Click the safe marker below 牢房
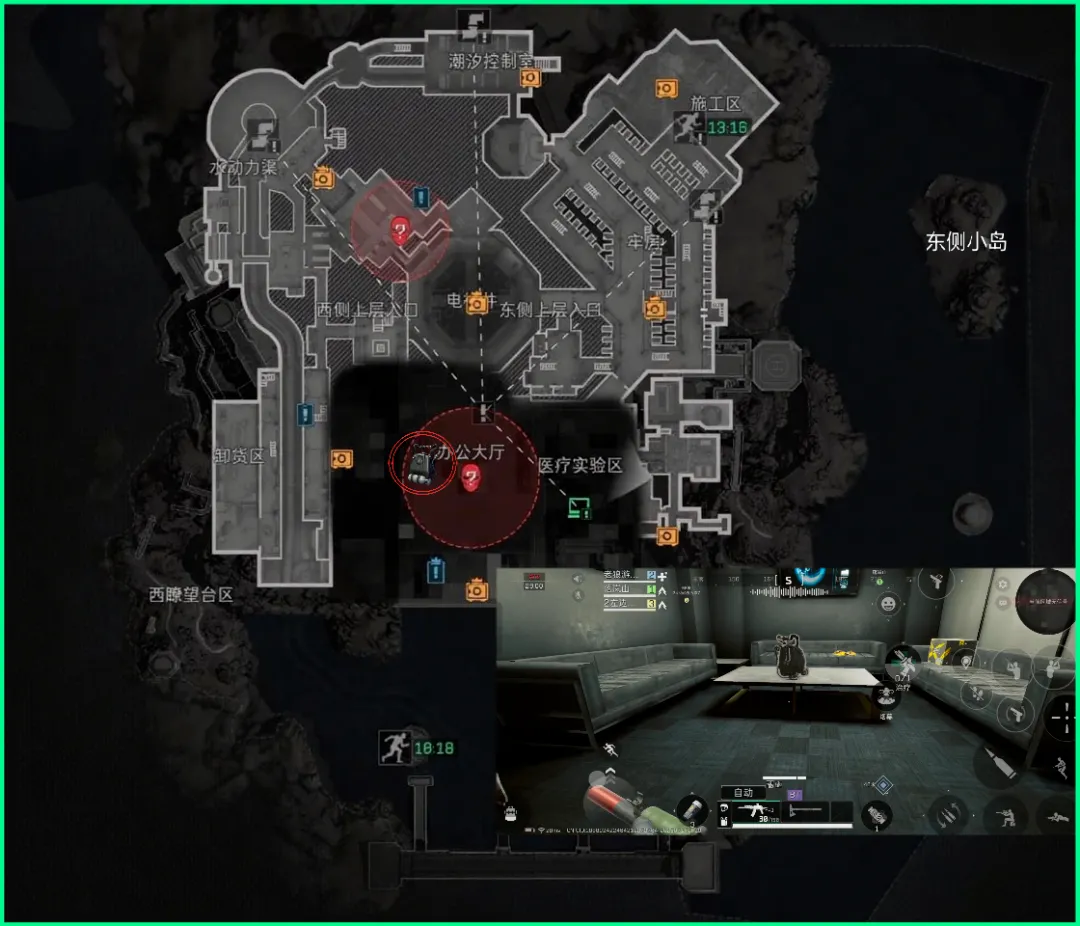The width and height of the screenshot is (1080, 926). 655,307
